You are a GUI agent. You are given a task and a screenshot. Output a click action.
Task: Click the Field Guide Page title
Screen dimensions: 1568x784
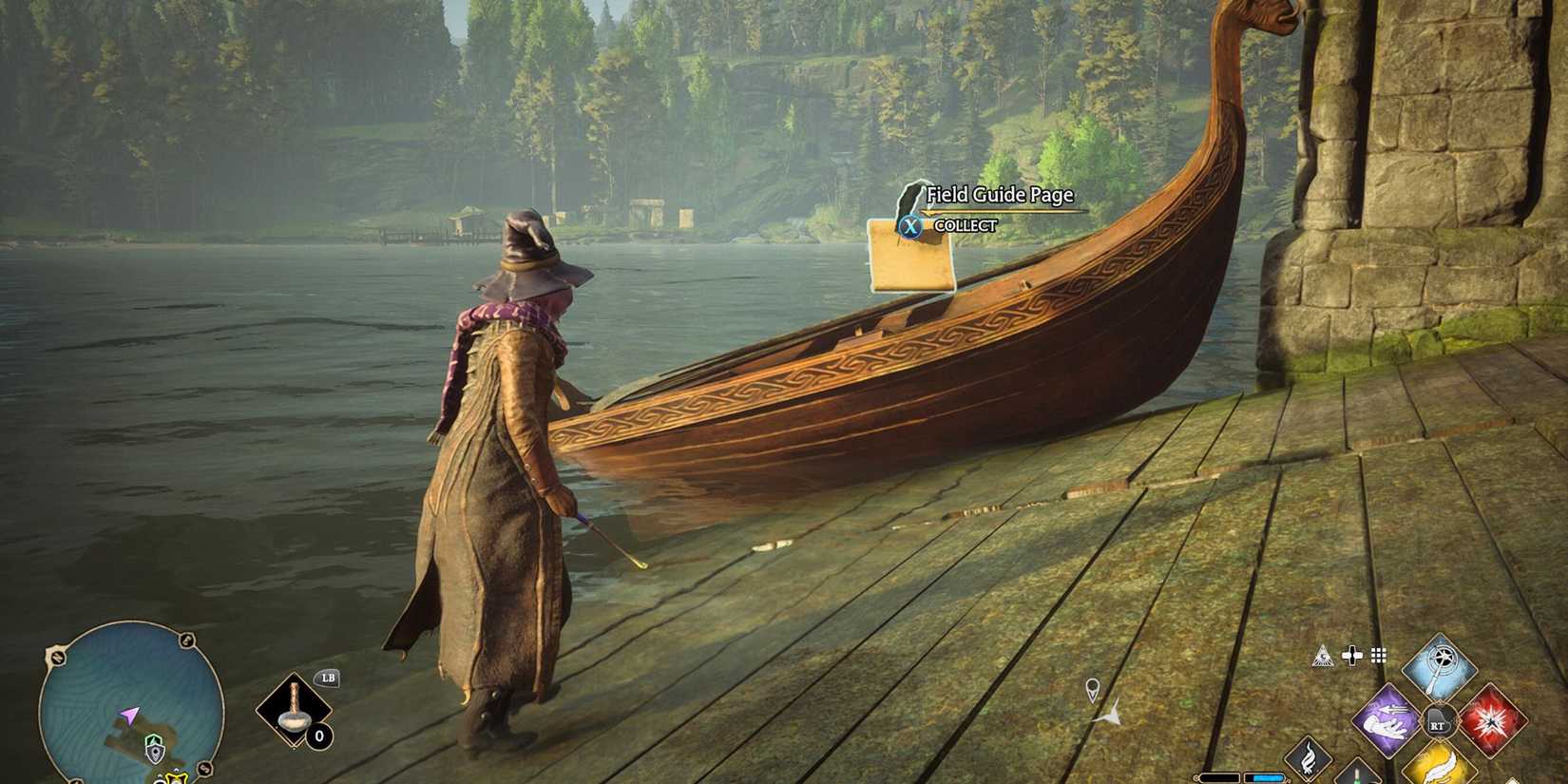1001,196
